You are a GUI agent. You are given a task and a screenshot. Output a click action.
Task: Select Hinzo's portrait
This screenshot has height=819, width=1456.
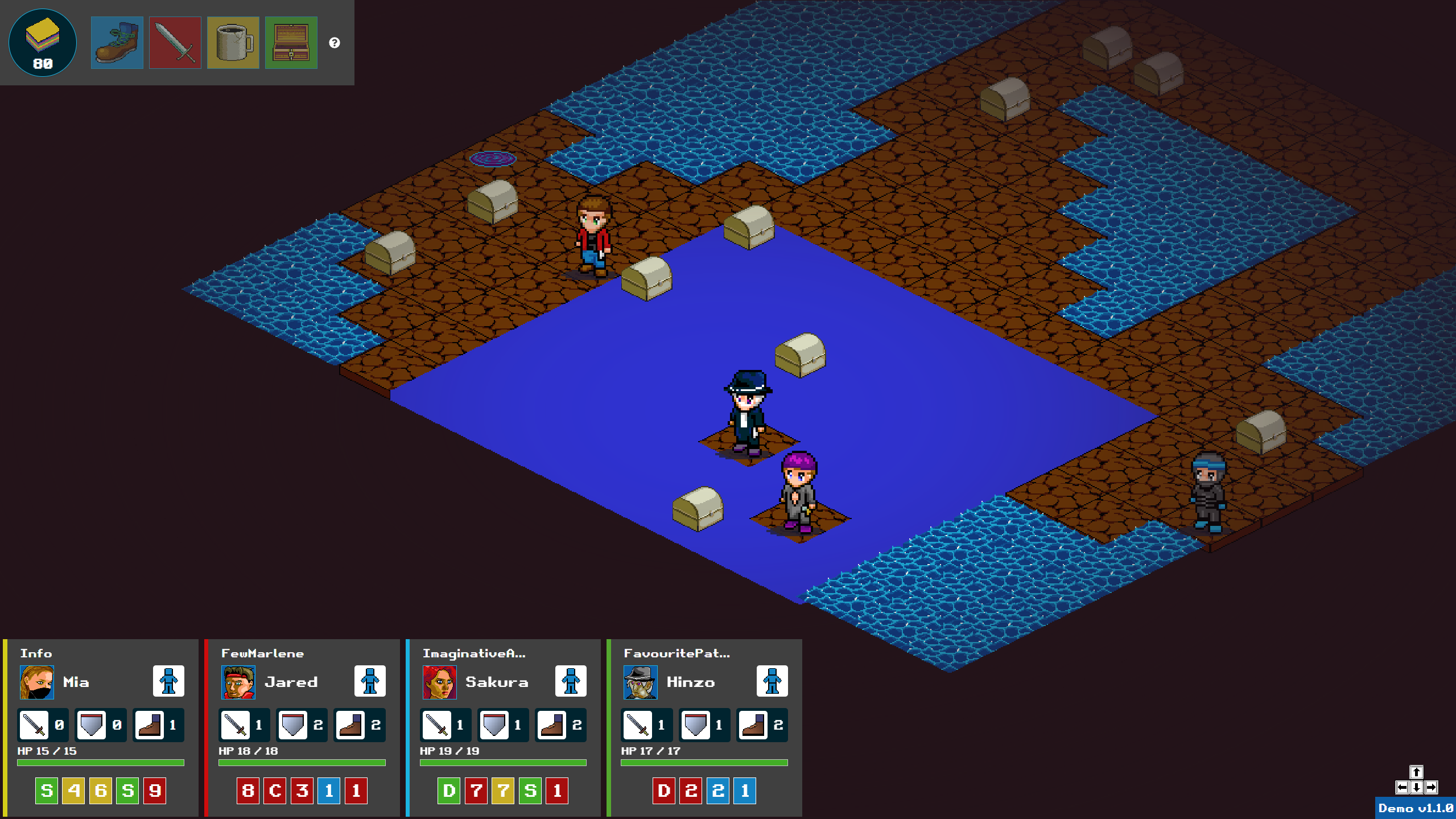640,682
